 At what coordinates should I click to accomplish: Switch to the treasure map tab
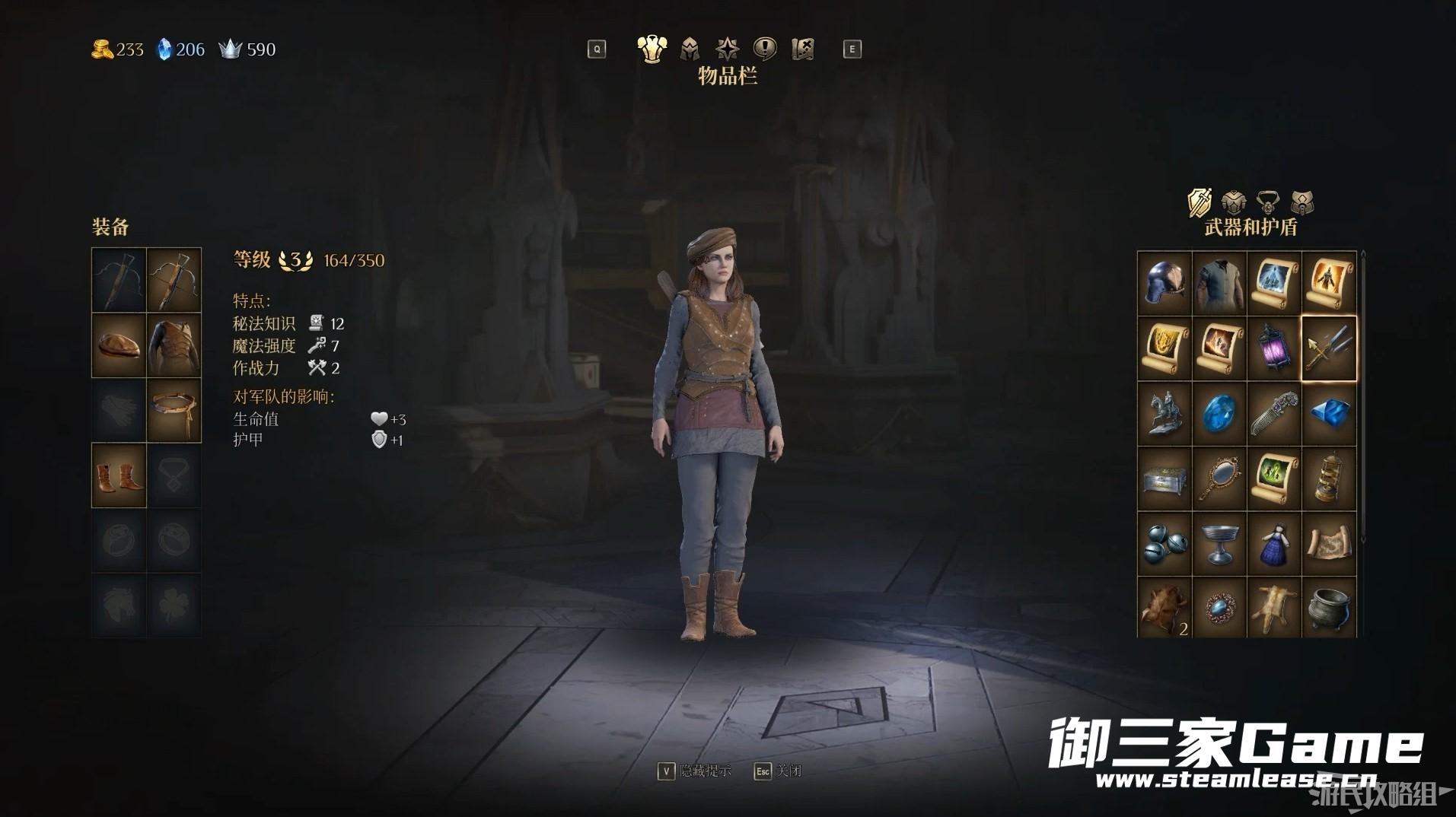click(x=802, y=49)
